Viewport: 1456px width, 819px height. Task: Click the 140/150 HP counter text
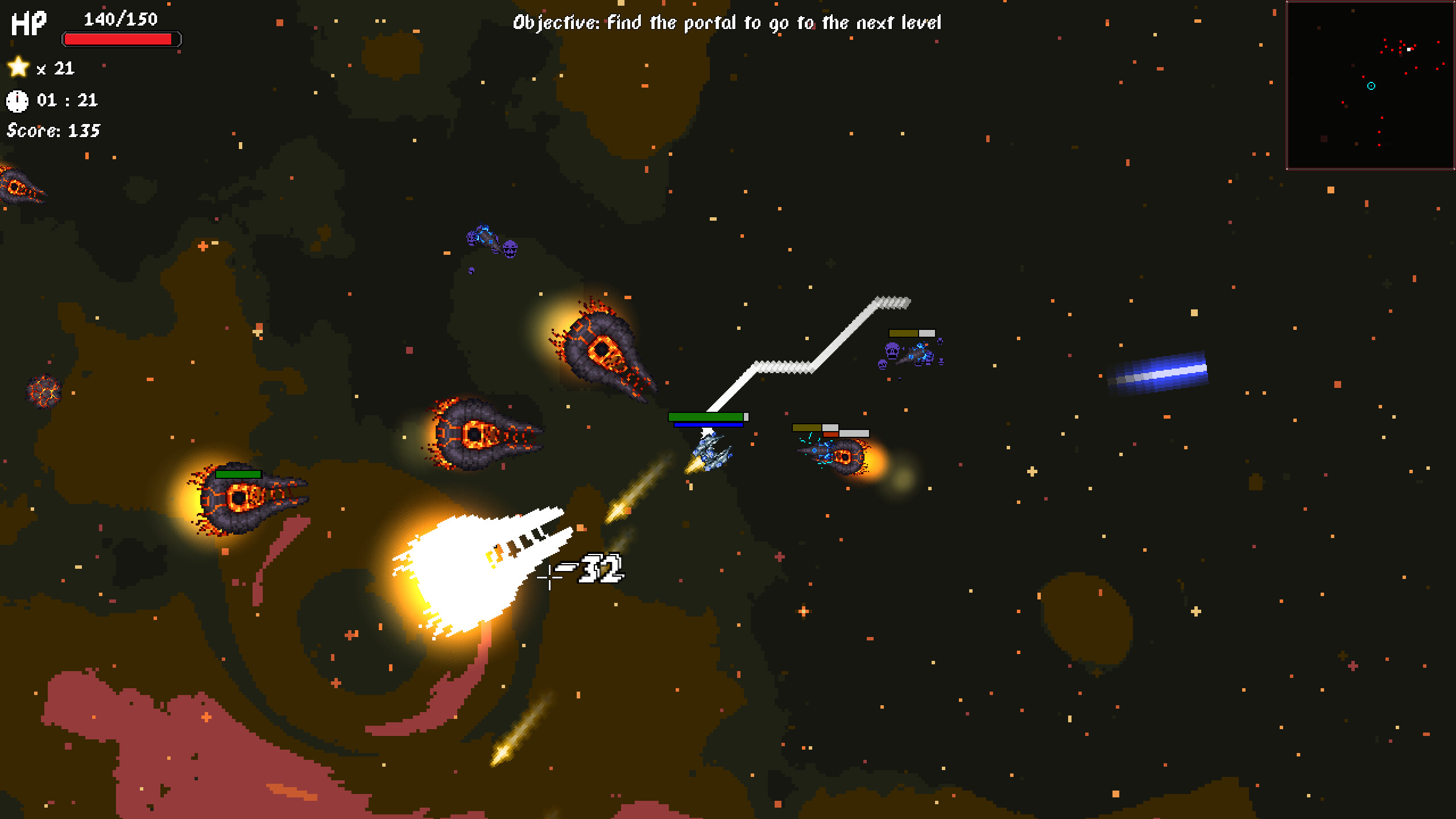click(x=119, y=19)
